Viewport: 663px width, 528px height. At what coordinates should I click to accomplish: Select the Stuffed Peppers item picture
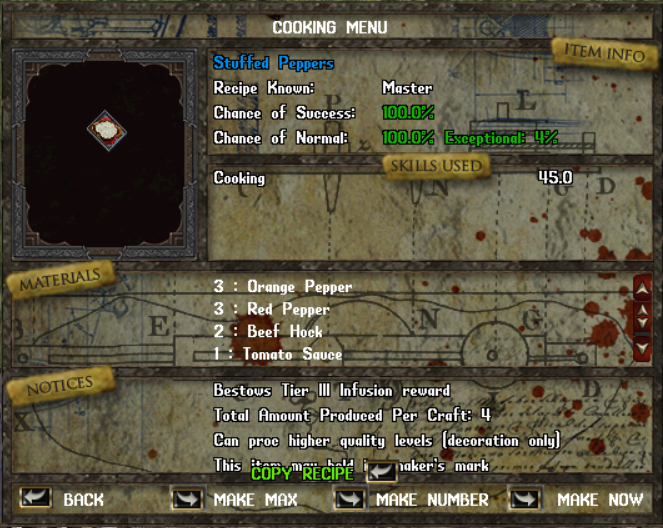pos(104,129)
